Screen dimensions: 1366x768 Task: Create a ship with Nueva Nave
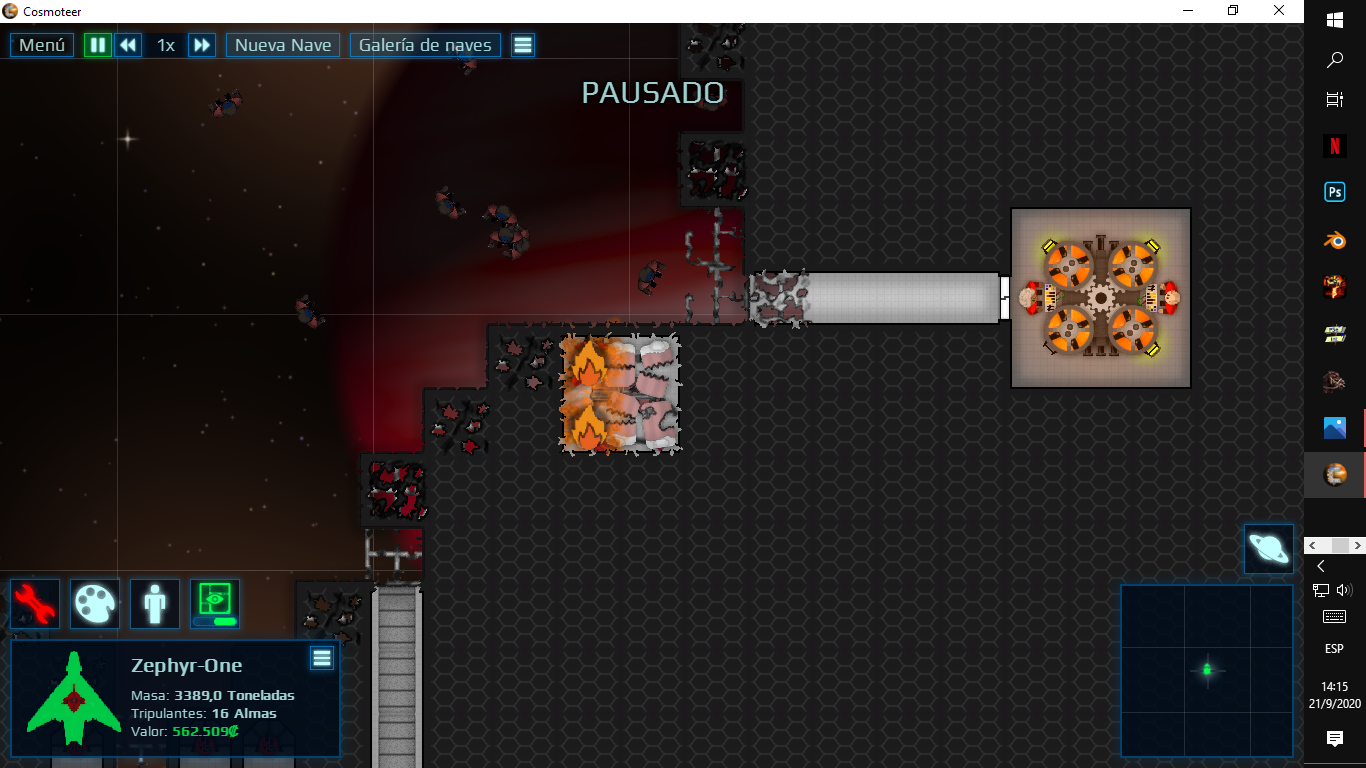pyautogui.click(x=283, y=45)
